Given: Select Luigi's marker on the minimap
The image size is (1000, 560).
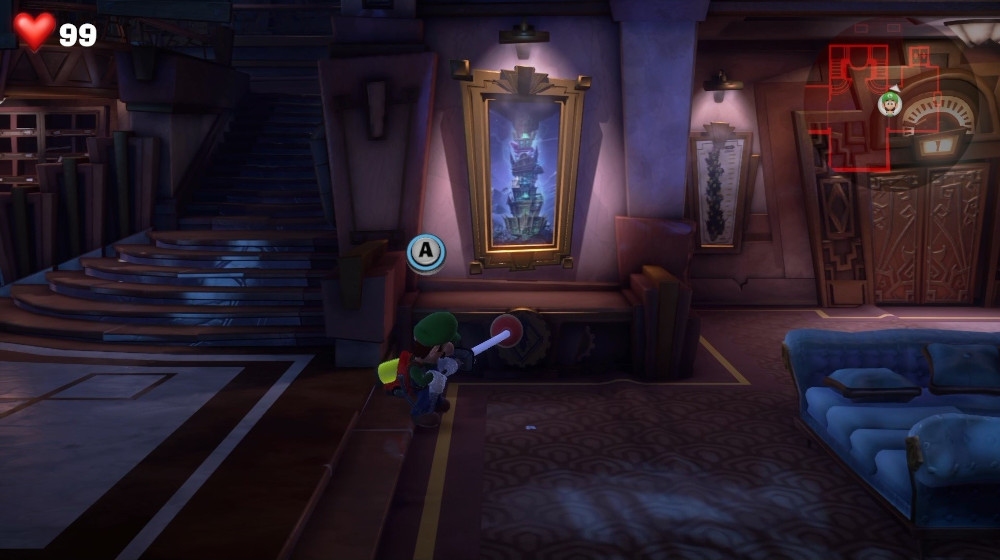Looking at the screenshot, I should tap(889, 102).
